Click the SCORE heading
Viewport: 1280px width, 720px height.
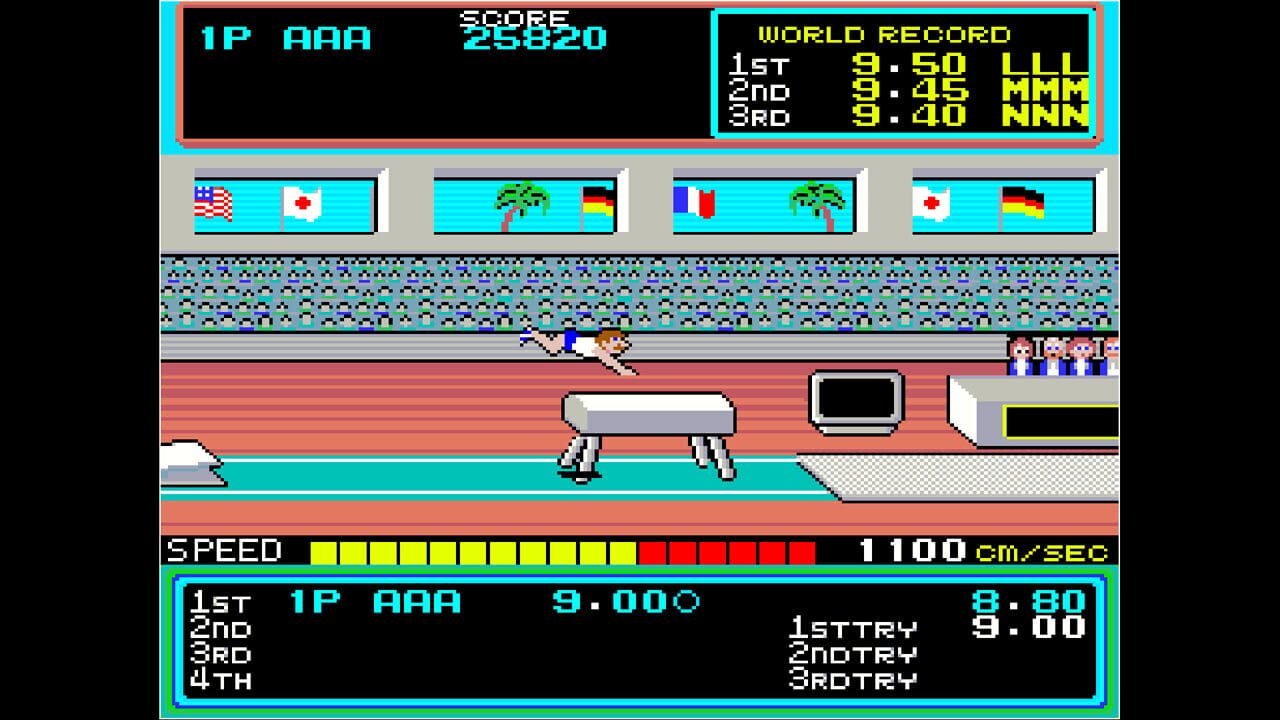(x=512, y=17)
